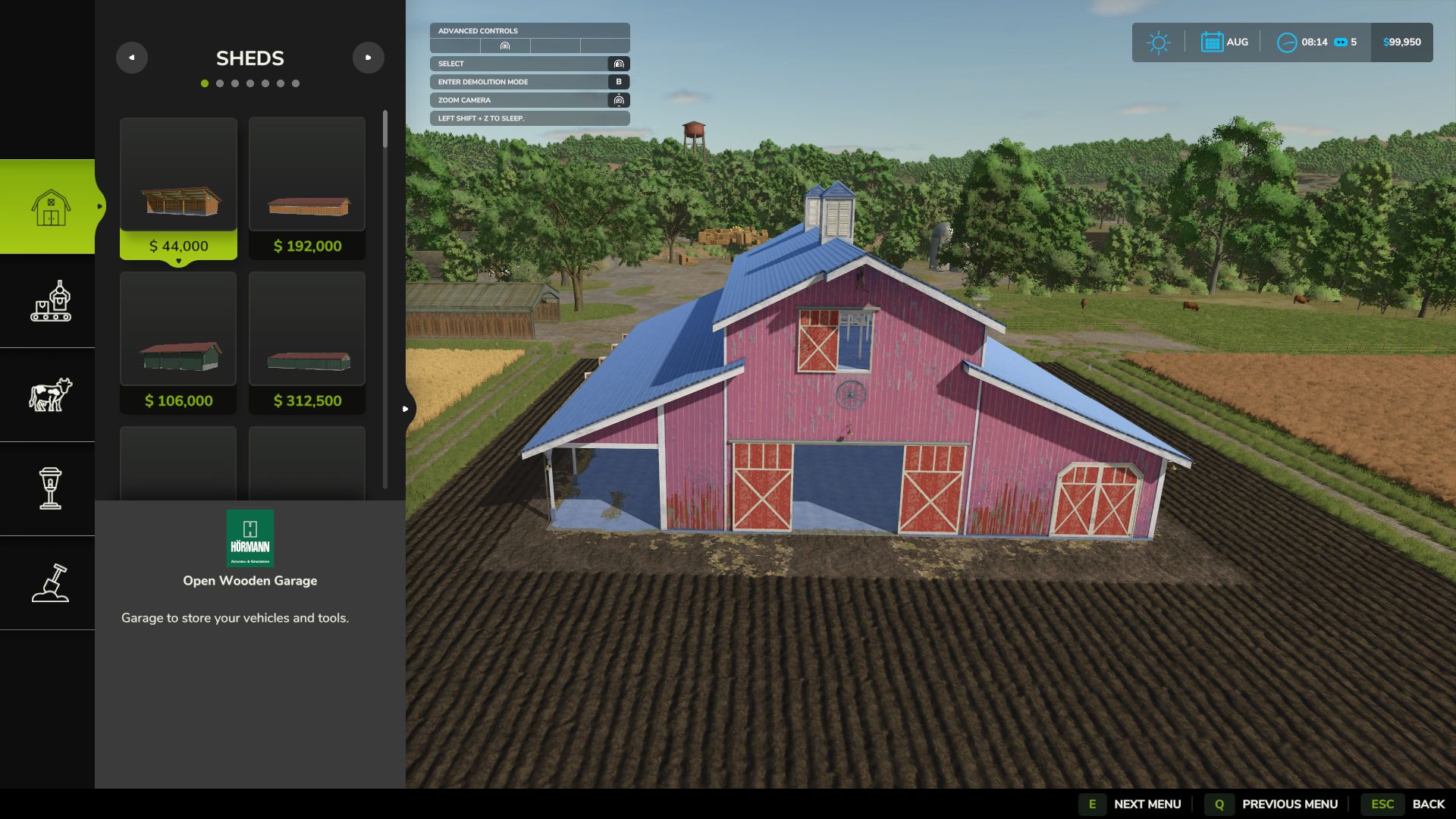Collapse the build panel with edge chevron
1456x819 pixels.
[x=406, y=407]
